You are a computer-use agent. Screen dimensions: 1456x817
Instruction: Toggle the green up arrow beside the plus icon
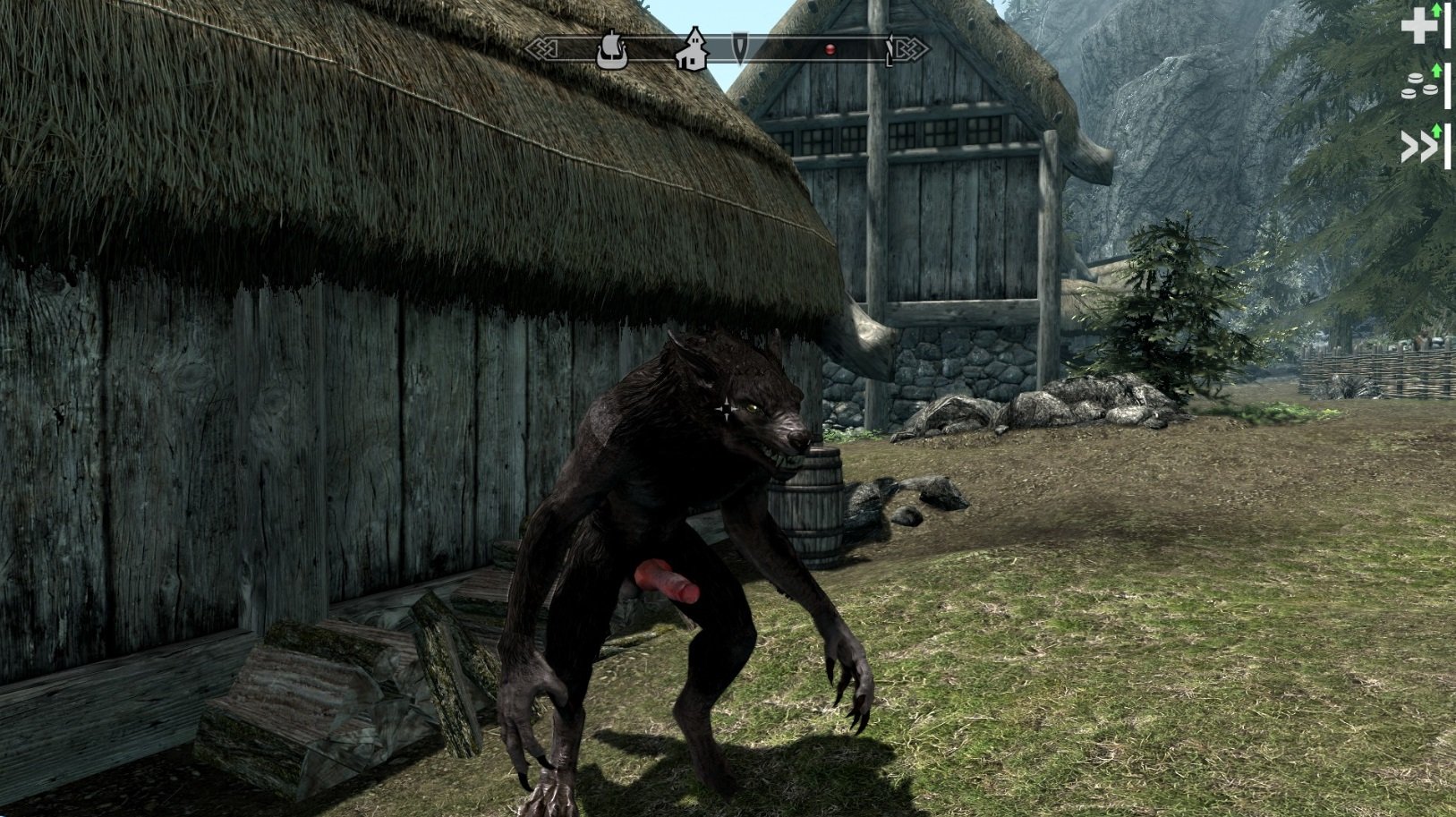pos(1436,12)
